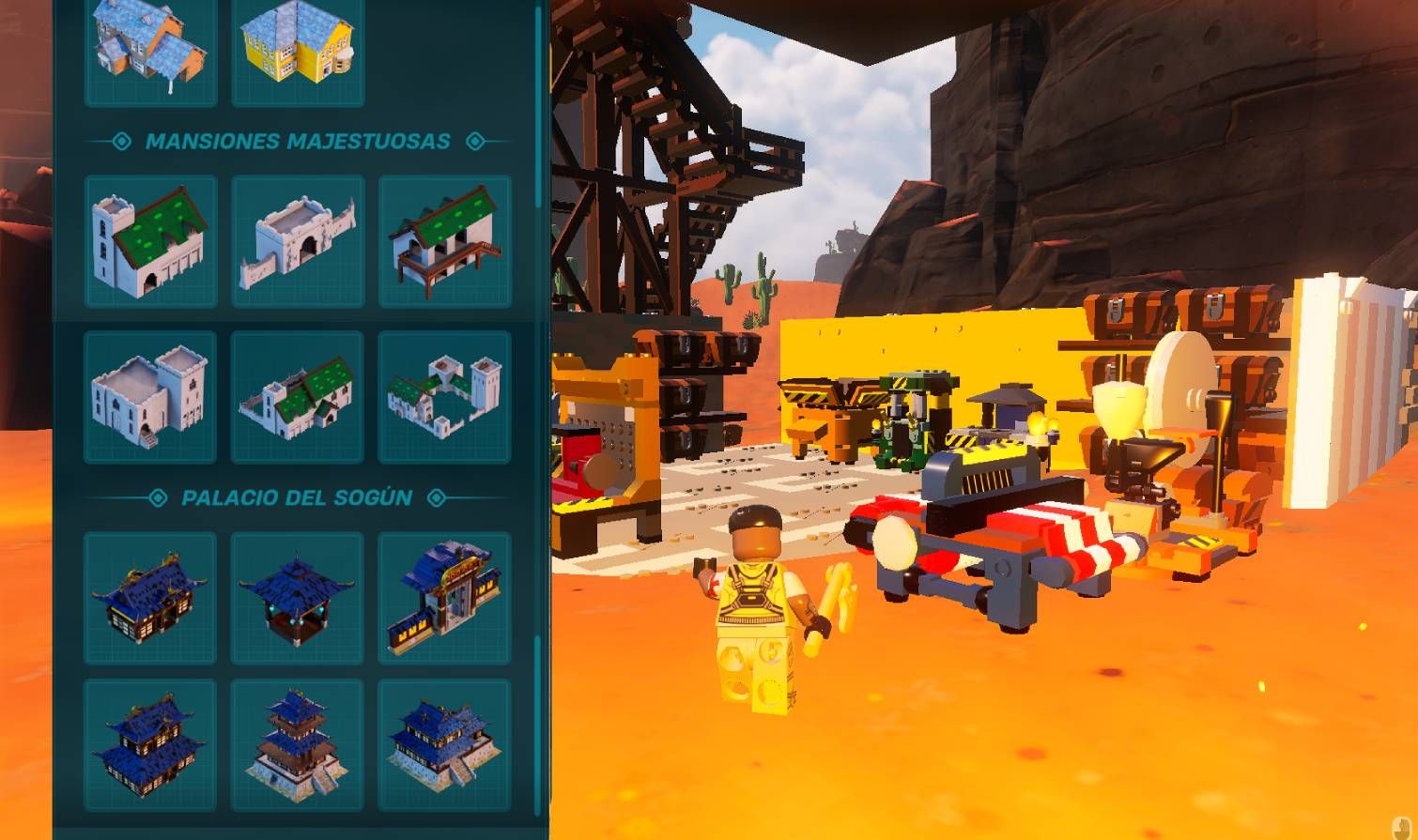Open the MANSIONES MAJESTUOSAS category heading

tap(298, 141)
